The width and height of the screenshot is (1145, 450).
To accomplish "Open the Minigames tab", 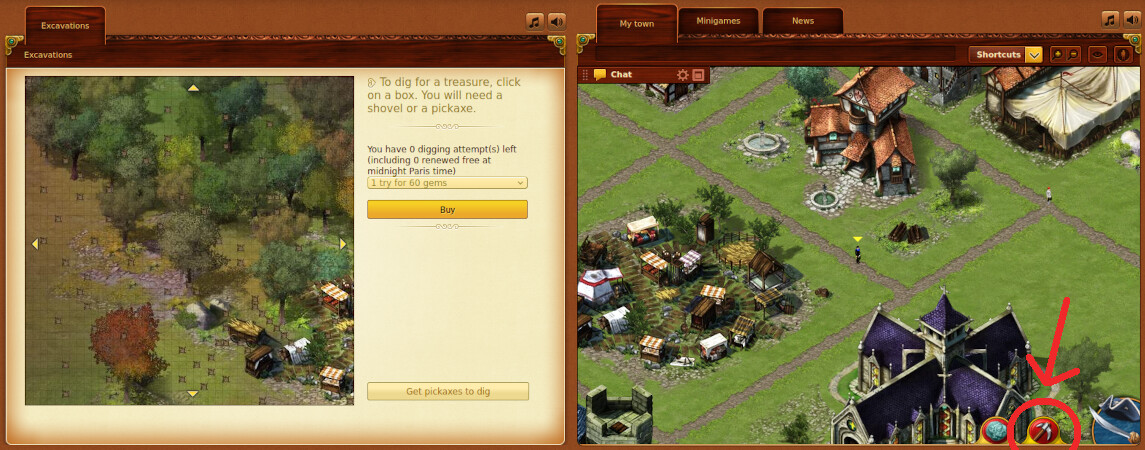I will click(x=718, y=21).
